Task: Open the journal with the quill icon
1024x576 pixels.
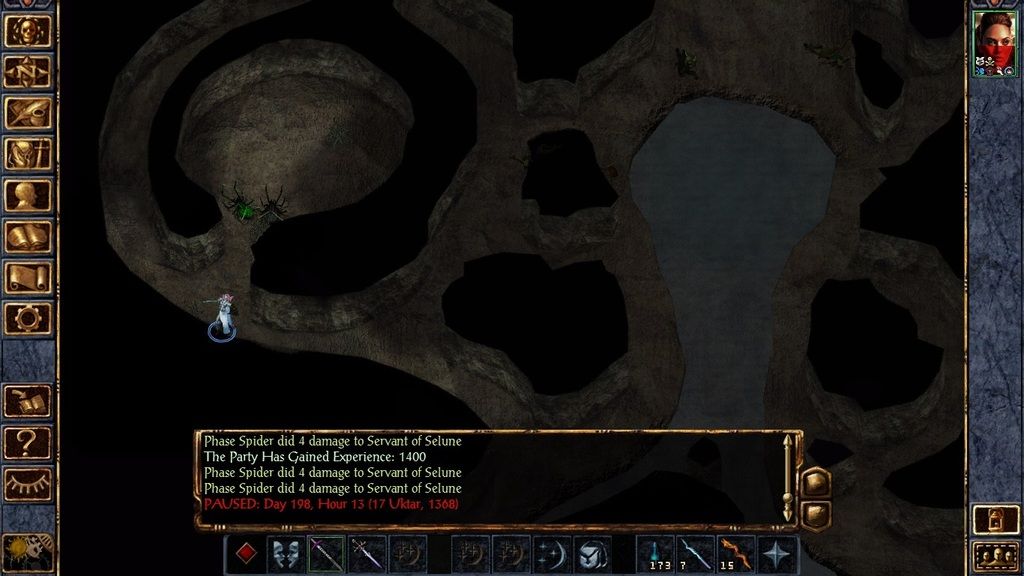Action: tap(28, 112)
